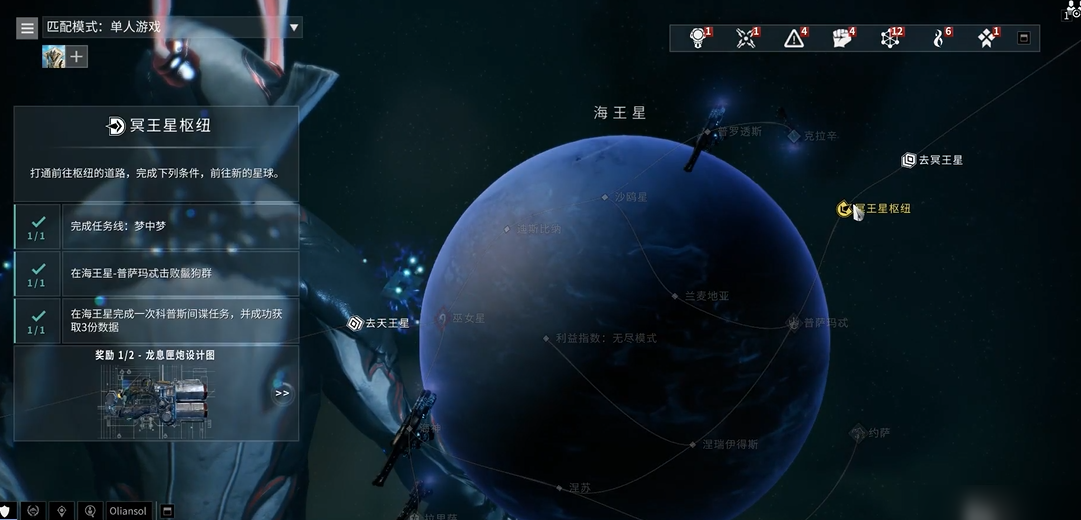The height and width of the screenshot is (520, 1081).
Task: Collapse the top-right mission tracker bar
Action: pyautogui.click(x=1023, y=39)
